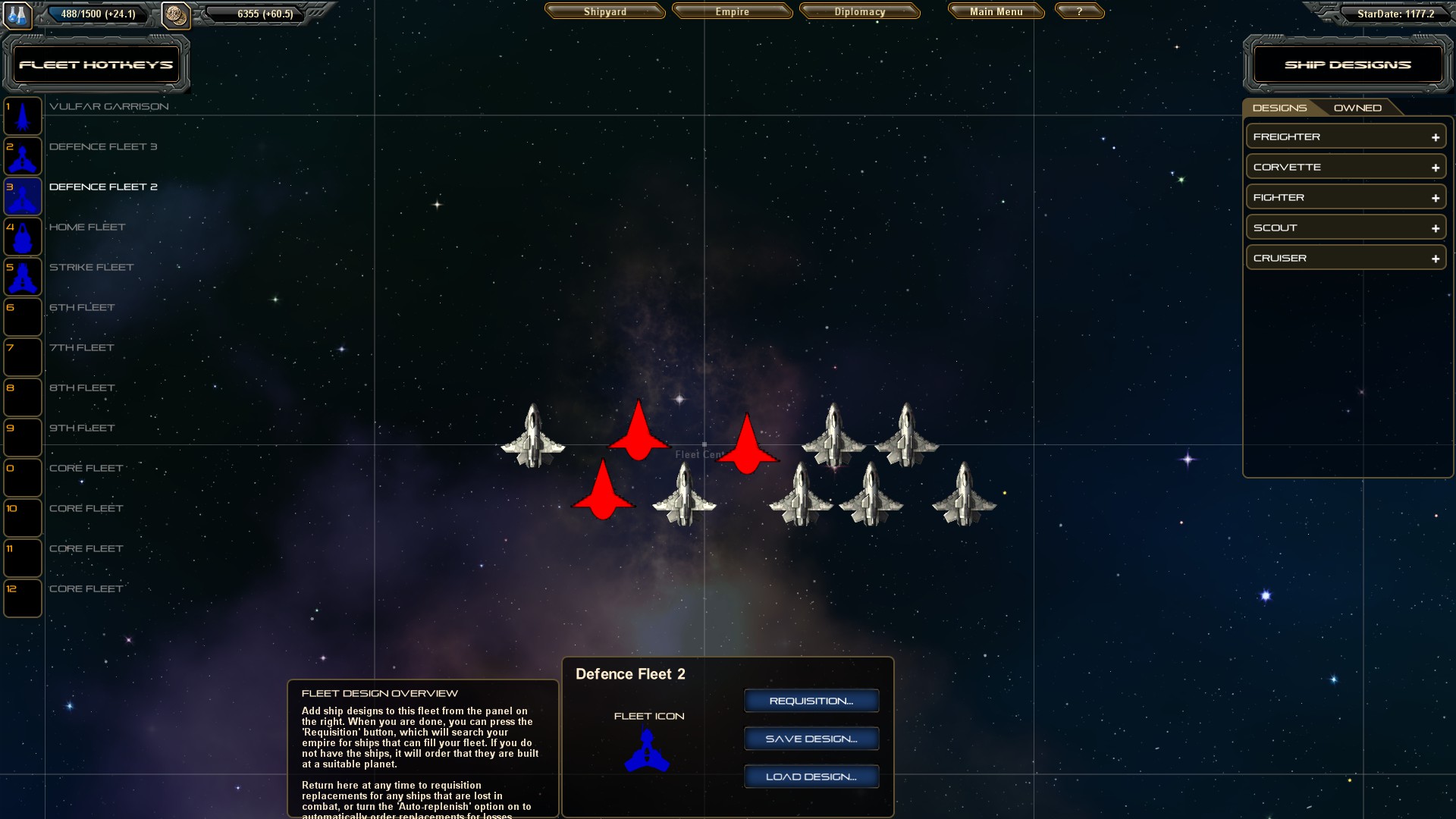Open the Shipyard screen
This screenshot has height=819, width=1456.
[604, 12]
